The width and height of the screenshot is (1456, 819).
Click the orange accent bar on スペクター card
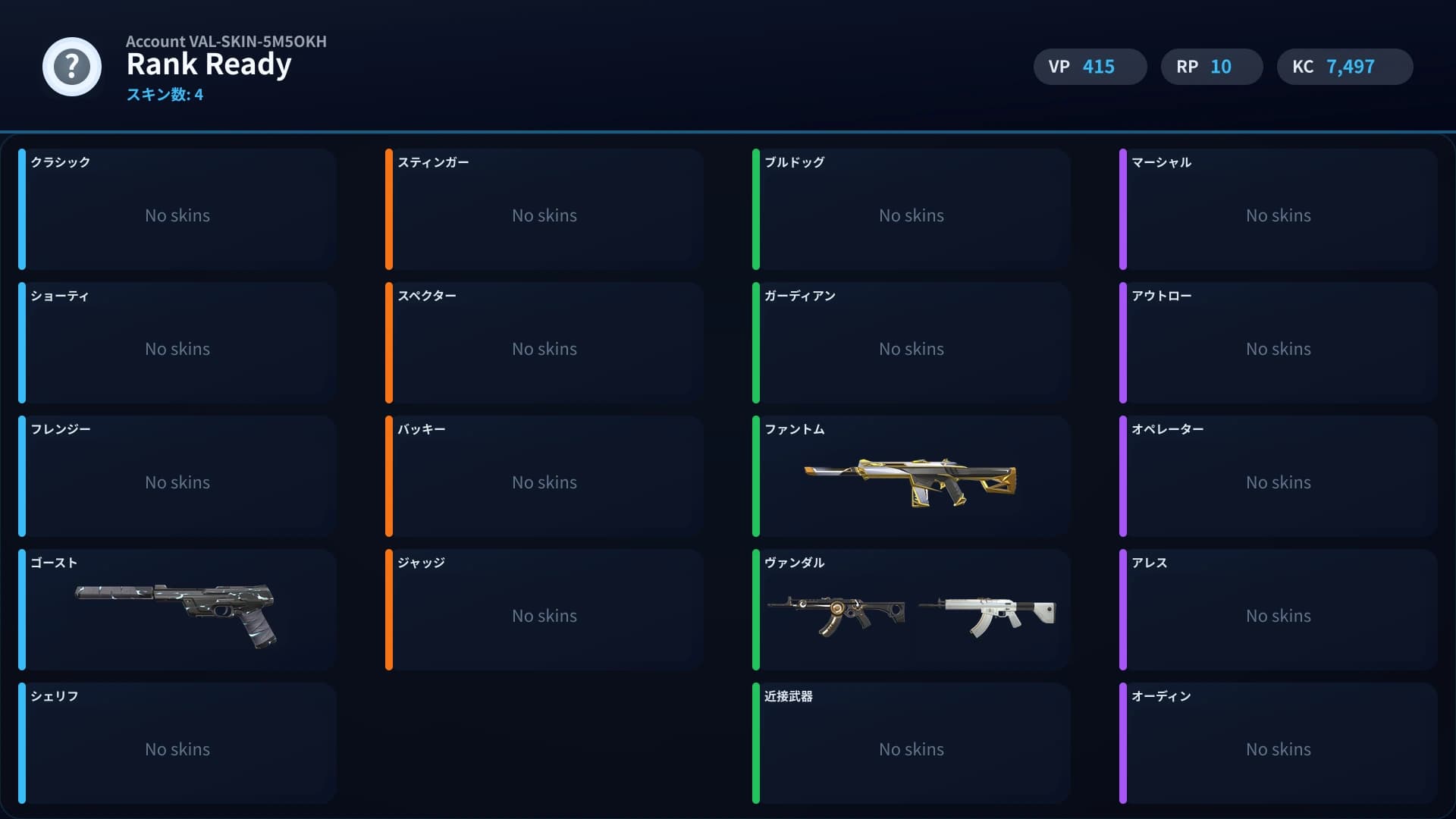390,343
